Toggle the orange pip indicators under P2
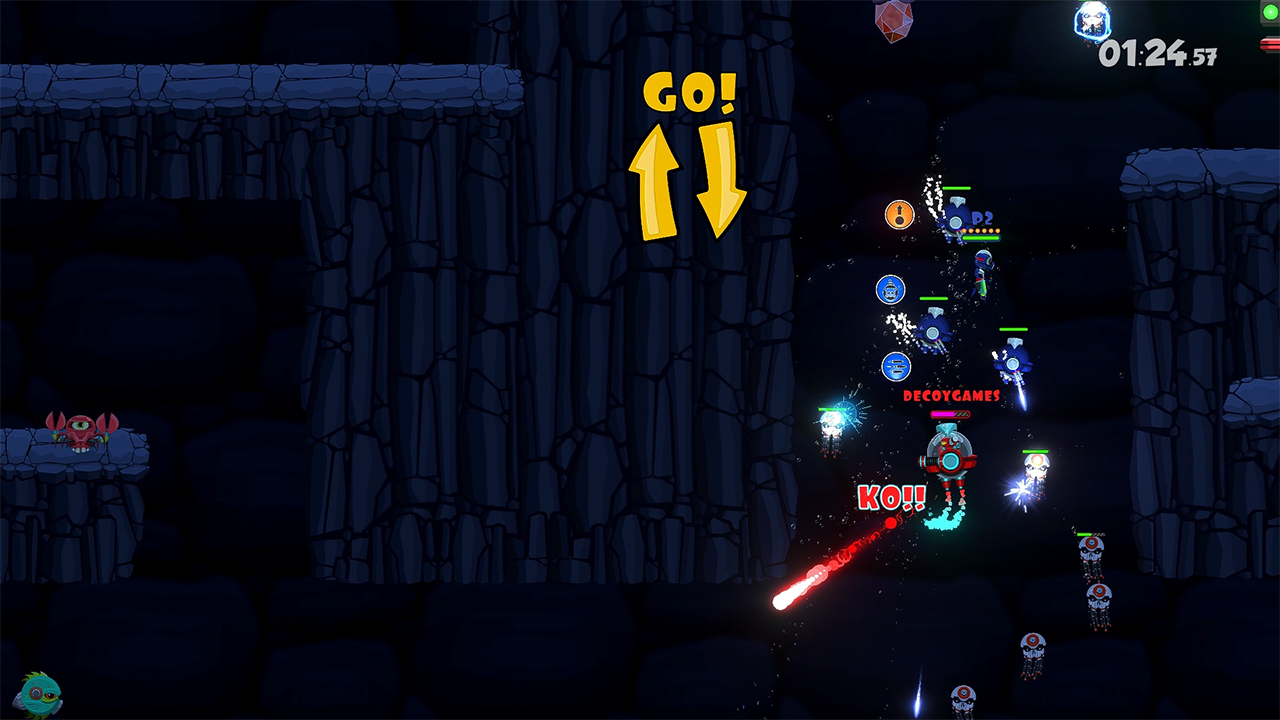Image resolution: width=1280 pixels, height=720 pixels. (979, 230)
